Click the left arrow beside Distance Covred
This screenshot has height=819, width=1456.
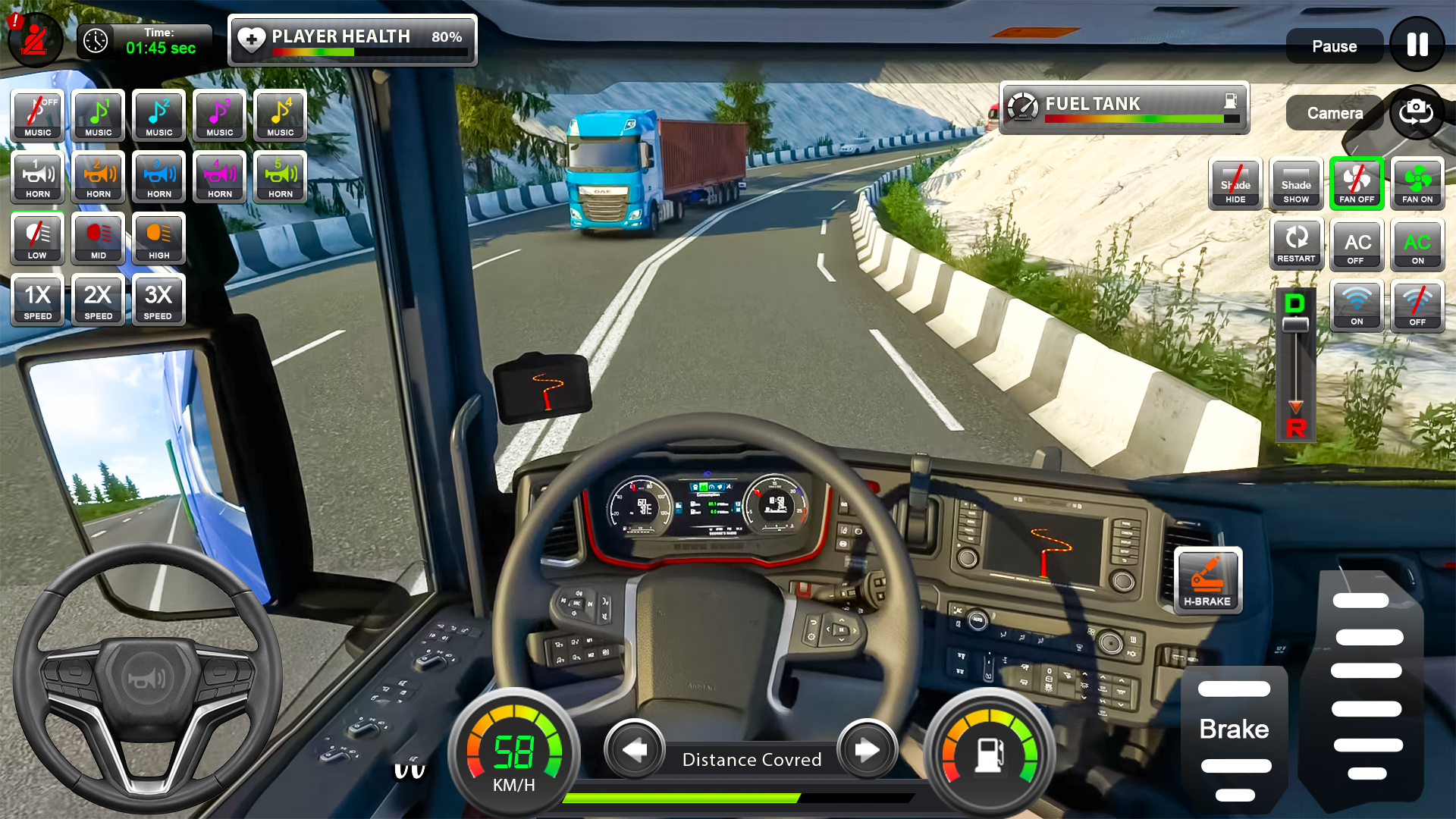point(635,750)
